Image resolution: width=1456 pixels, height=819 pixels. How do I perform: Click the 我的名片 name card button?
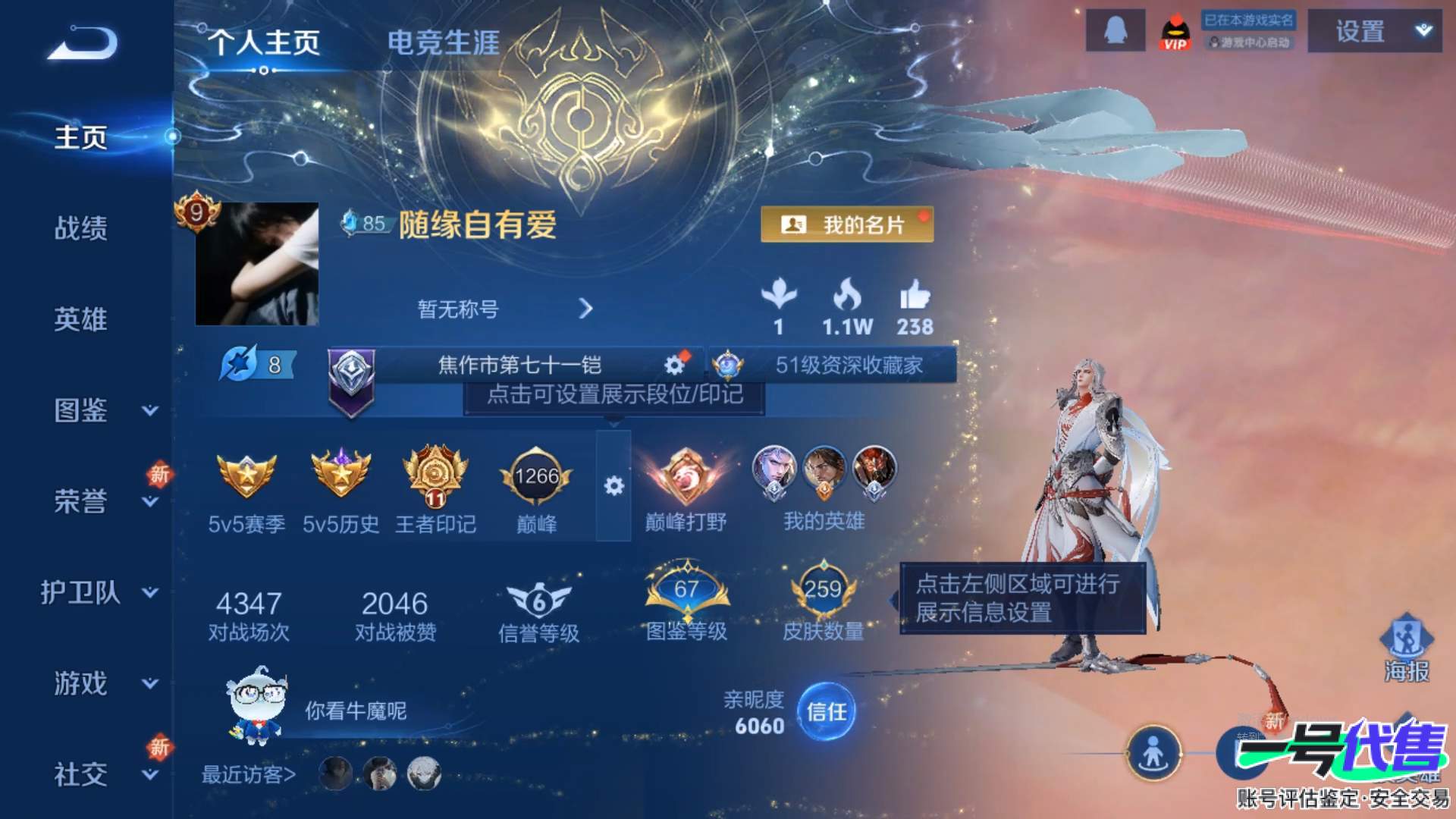click(x=848, y=225)
